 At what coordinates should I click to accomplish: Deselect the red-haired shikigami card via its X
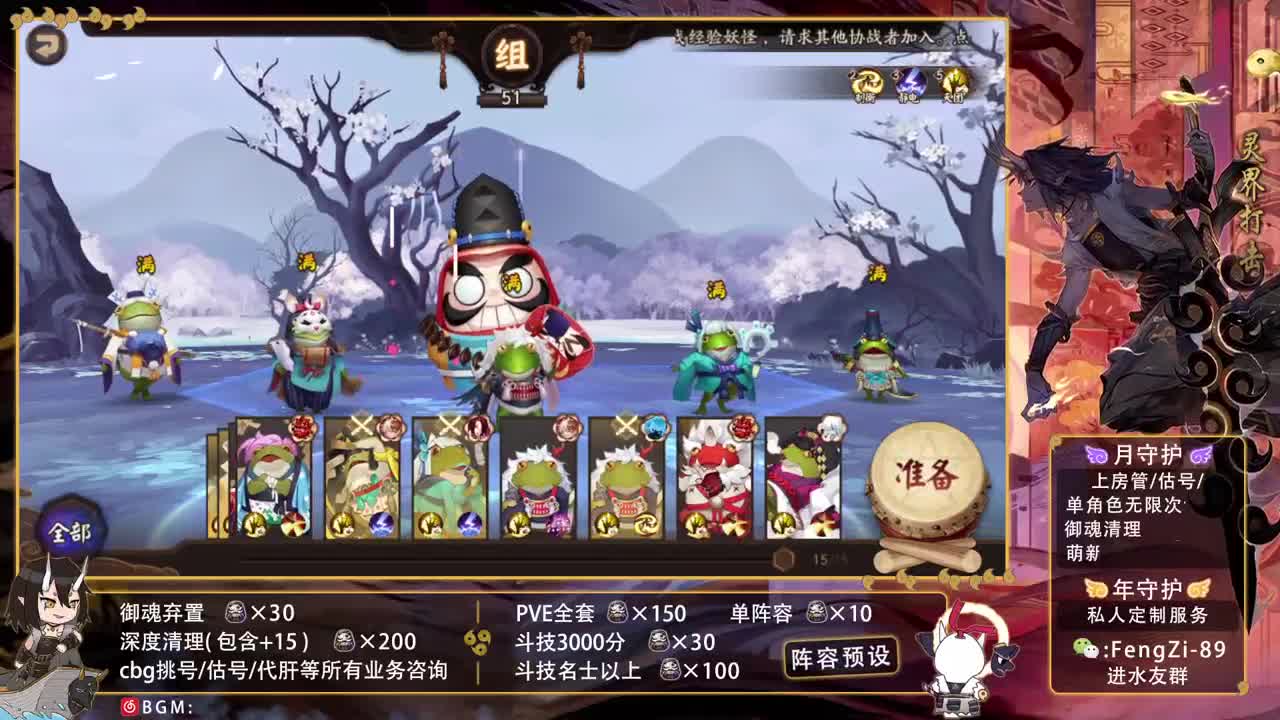click(x=449, y=423)
